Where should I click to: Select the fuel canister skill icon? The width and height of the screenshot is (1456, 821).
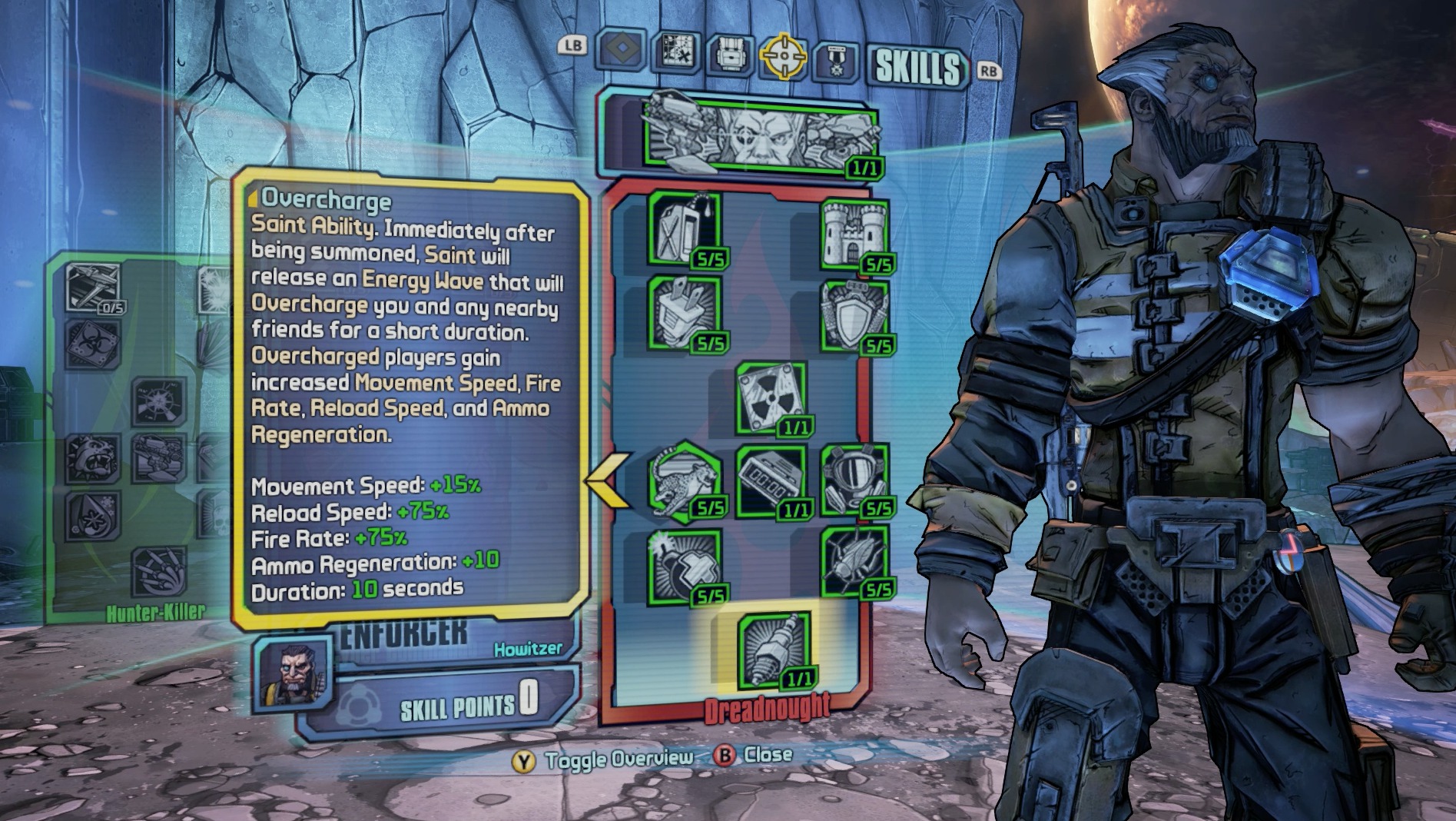coord(685,229)
